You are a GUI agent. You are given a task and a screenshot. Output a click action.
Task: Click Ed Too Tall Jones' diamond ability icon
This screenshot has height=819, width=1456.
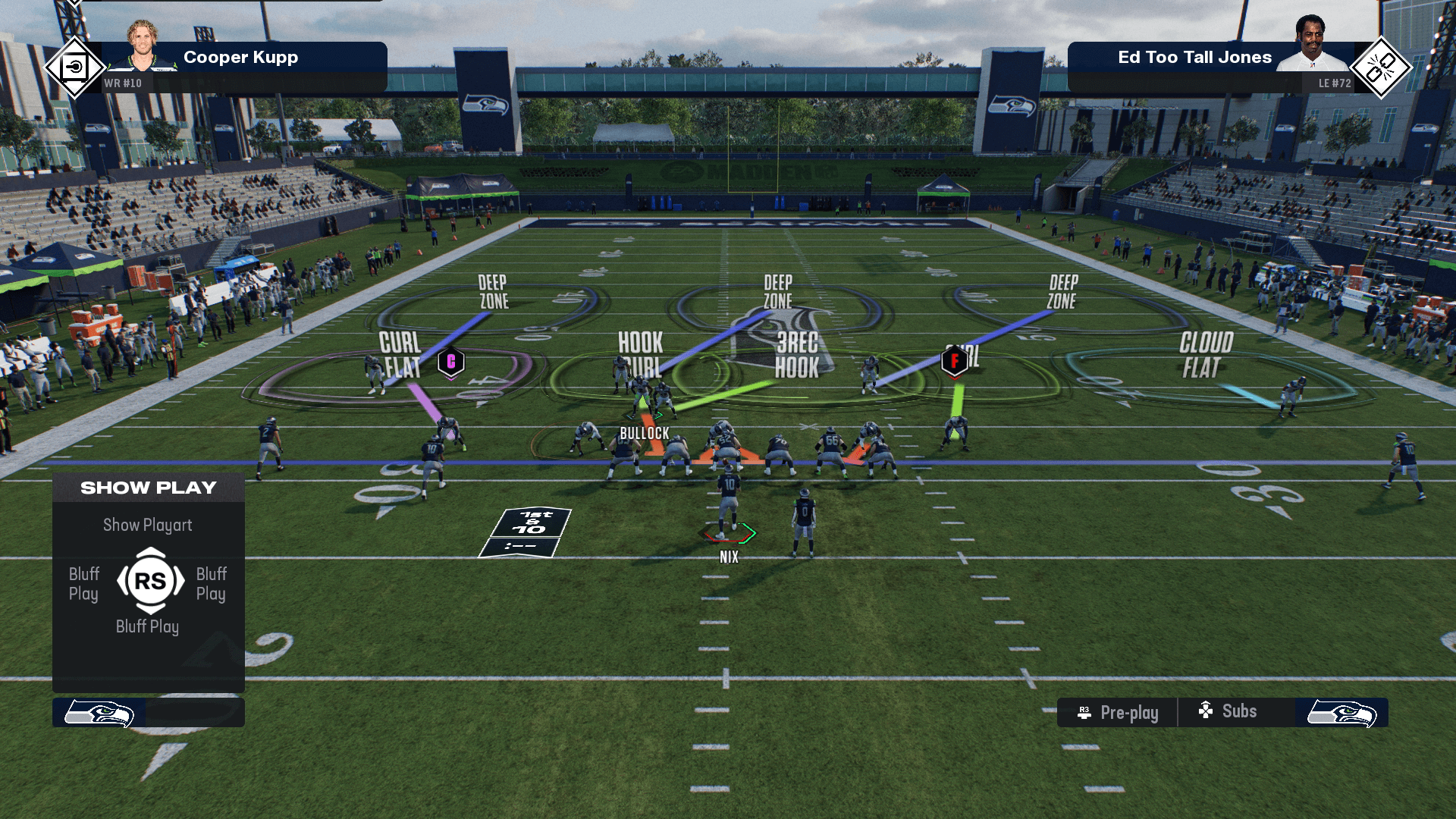(x=1381, y=68)
